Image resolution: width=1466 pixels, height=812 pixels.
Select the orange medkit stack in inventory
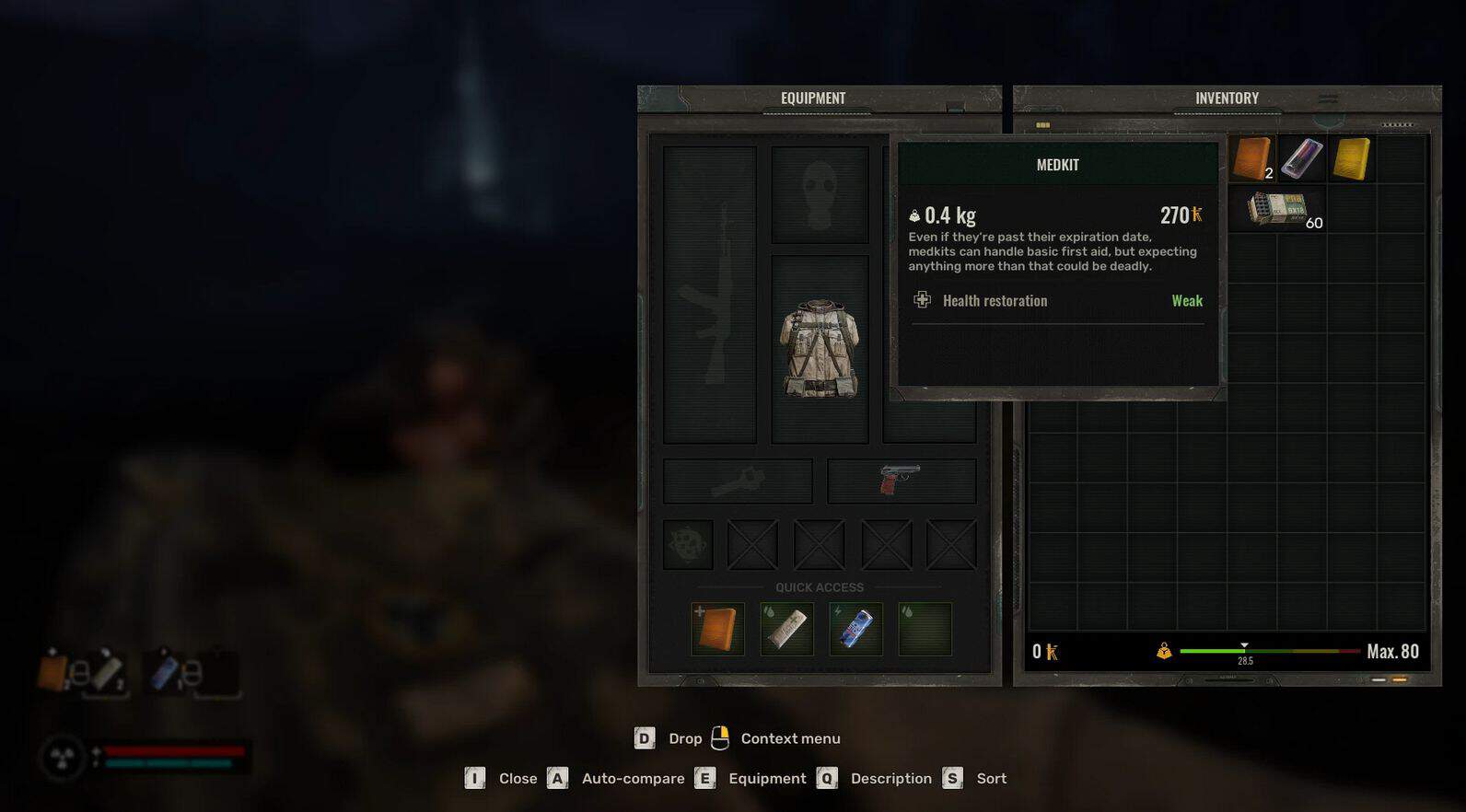click(x=1252, y=158)
